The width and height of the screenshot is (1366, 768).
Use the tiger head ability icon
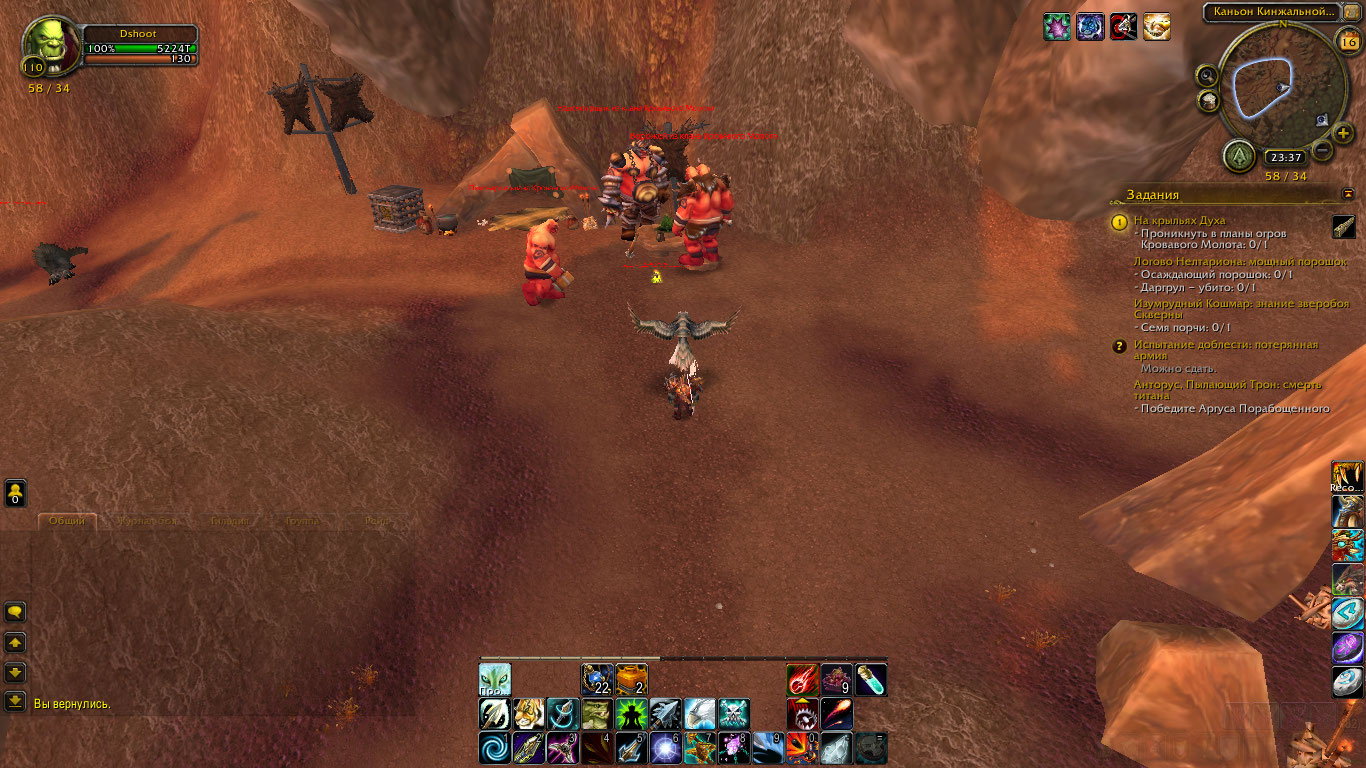(529, 714)
